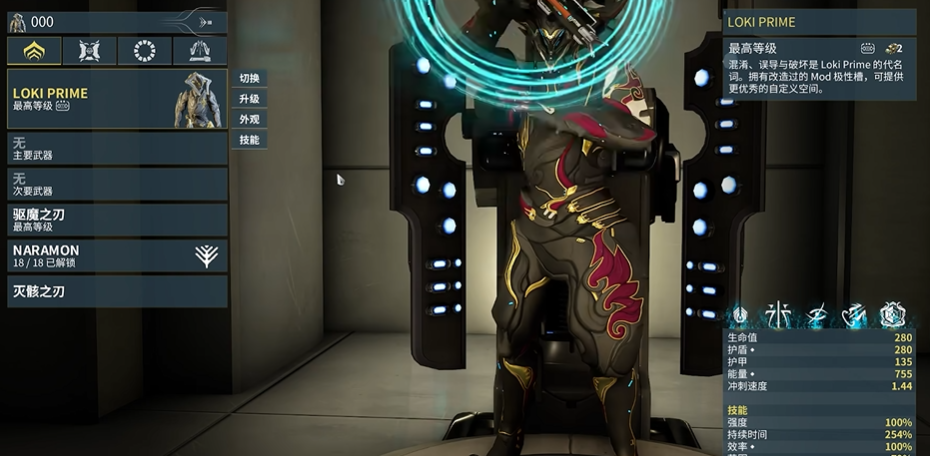Open the gear wheel ring tab
The image size is (930, 456).
(145, 50)
